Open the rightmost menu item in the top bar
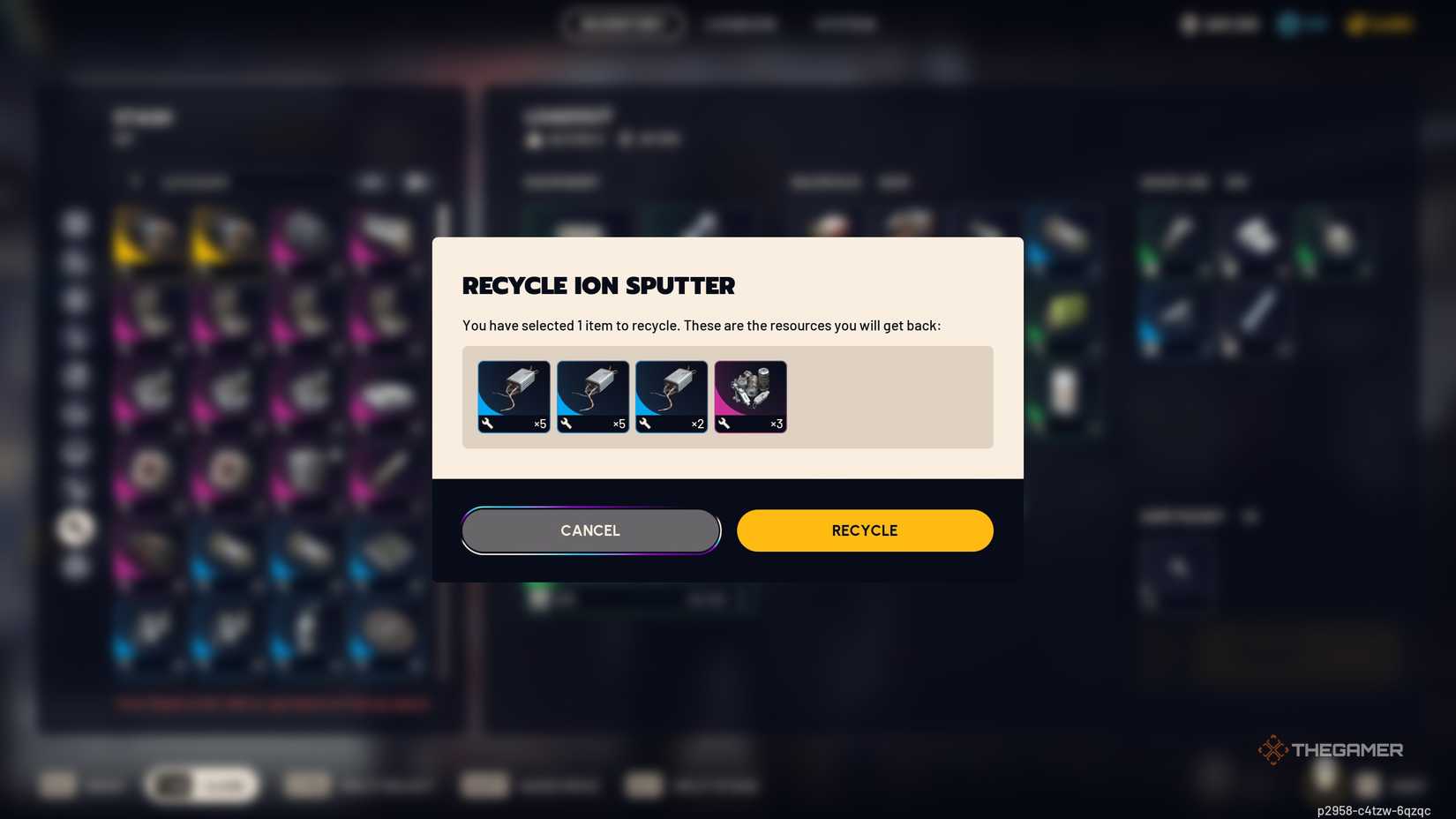This screenshot has height=819, width=1456. tap(845, 24)
